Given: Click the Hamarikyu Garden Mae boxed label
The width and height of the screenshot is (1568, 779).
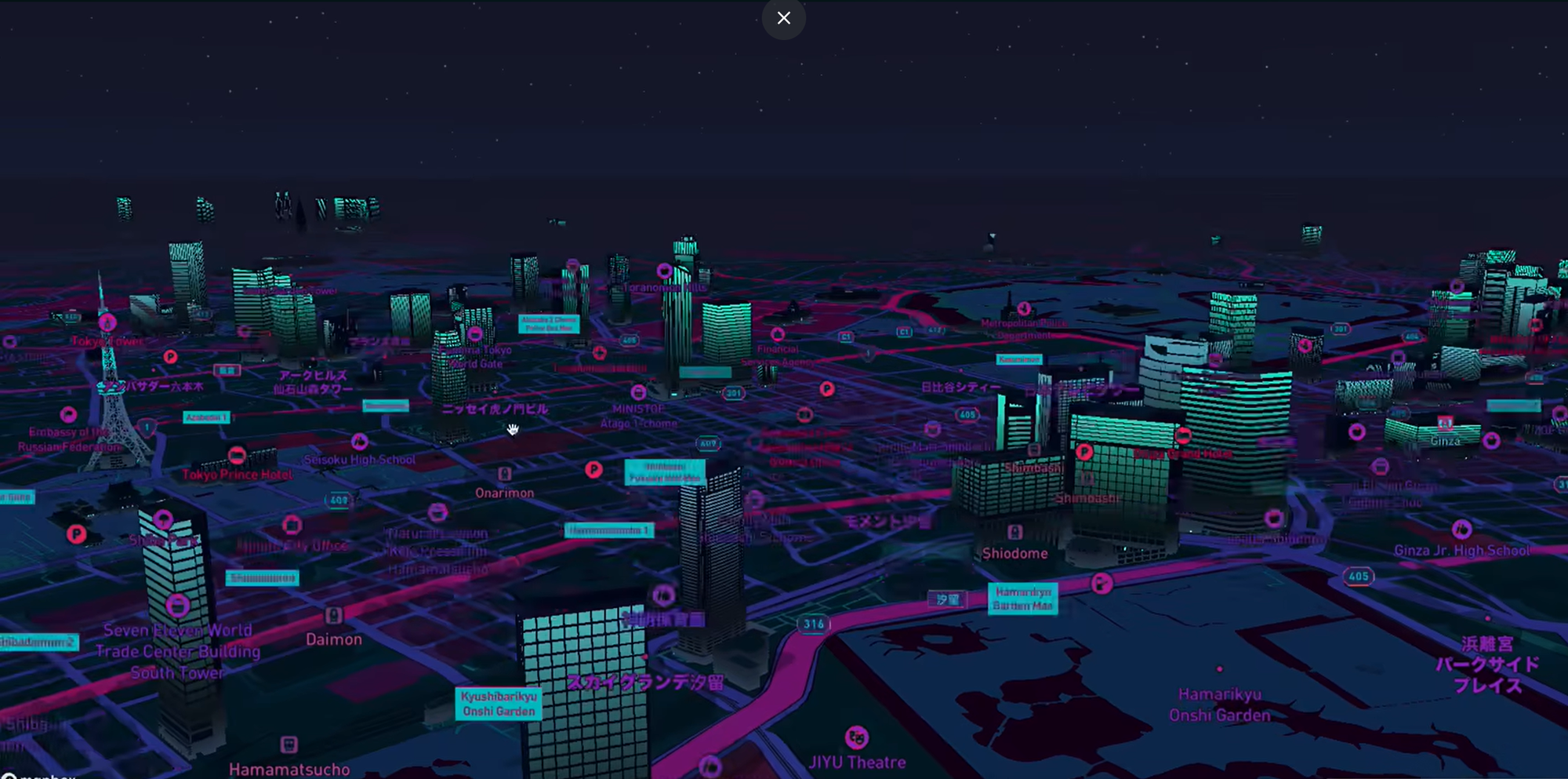Looking at the screenshot, I should [1023, 598].
